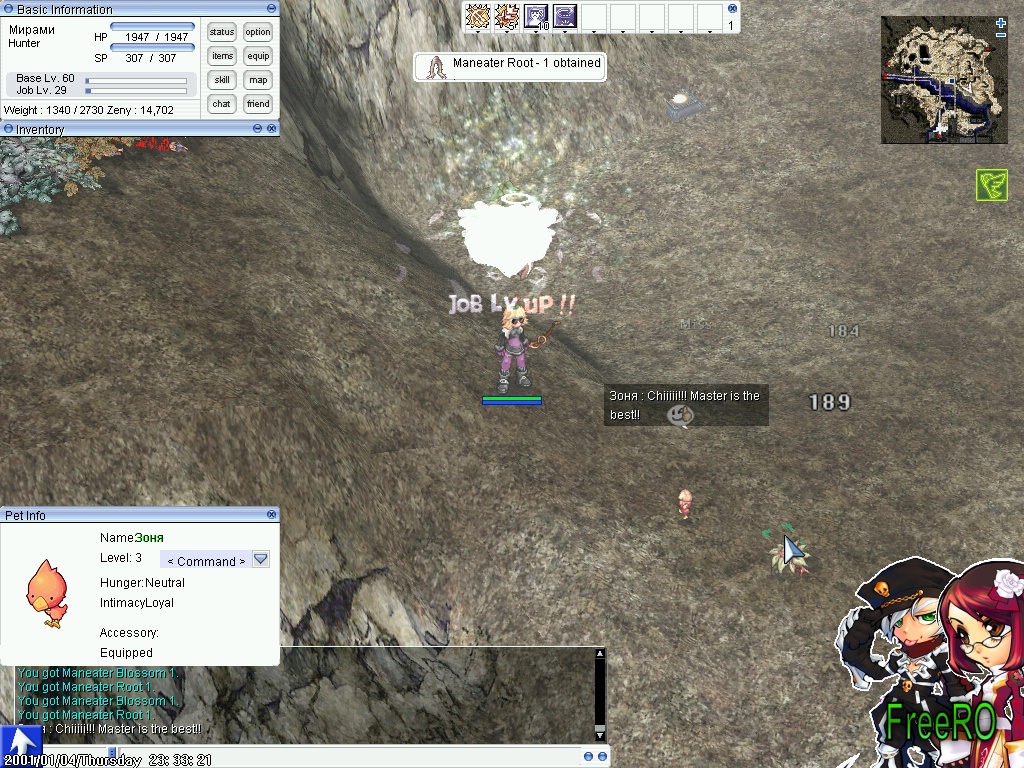Open the option menu
The height and width of the screenshot is (768, 1024).
pos(258,32)
